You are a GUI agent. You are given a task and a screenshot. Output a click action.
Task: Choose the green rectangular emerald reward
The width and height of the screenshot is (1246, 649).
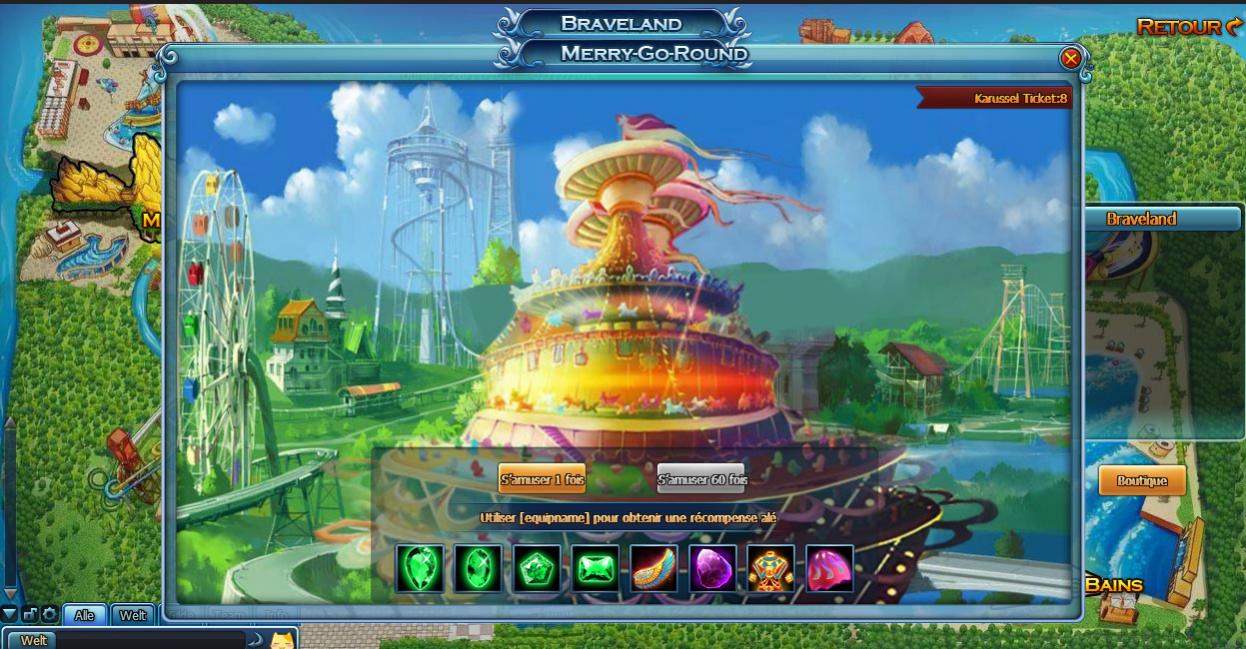pos(595,568)
